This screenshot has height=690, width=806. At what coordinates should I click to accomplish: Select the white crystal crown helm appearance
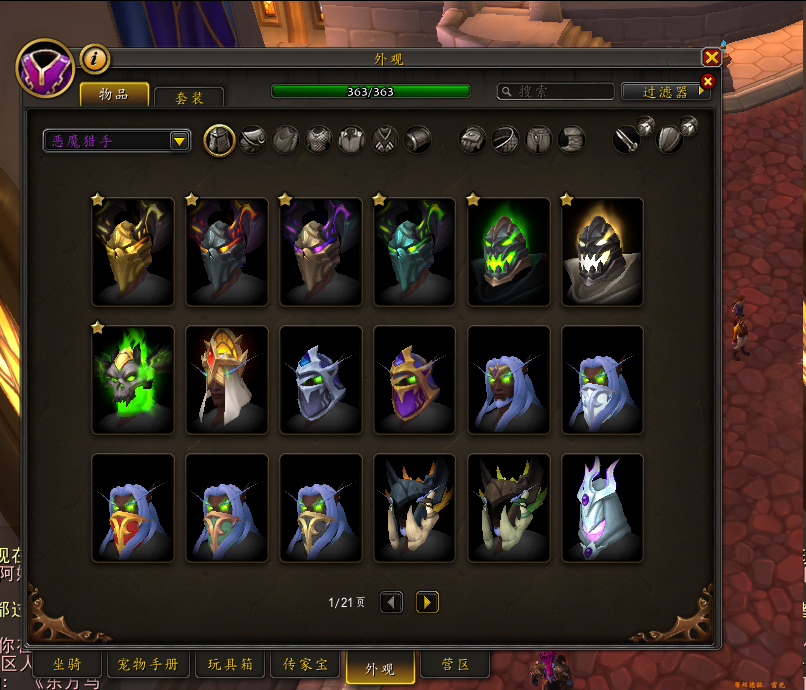tap(603, 508)
